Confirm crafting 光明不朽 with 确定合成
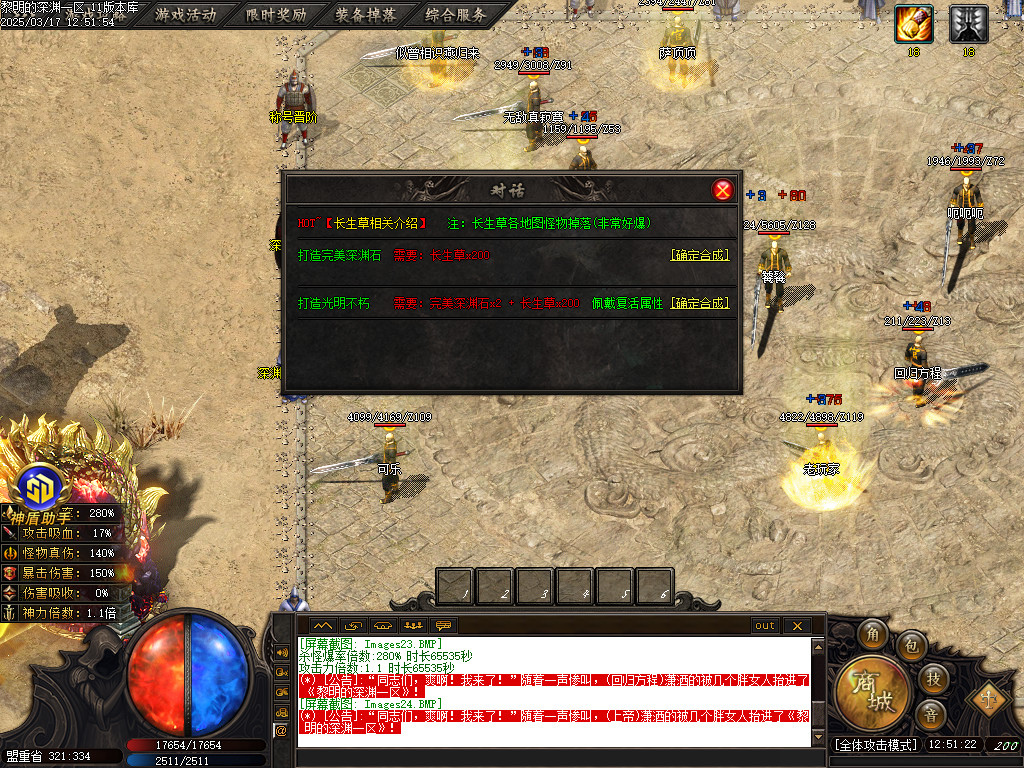The width and height of the screenshot is (1024, 768). 700,303
